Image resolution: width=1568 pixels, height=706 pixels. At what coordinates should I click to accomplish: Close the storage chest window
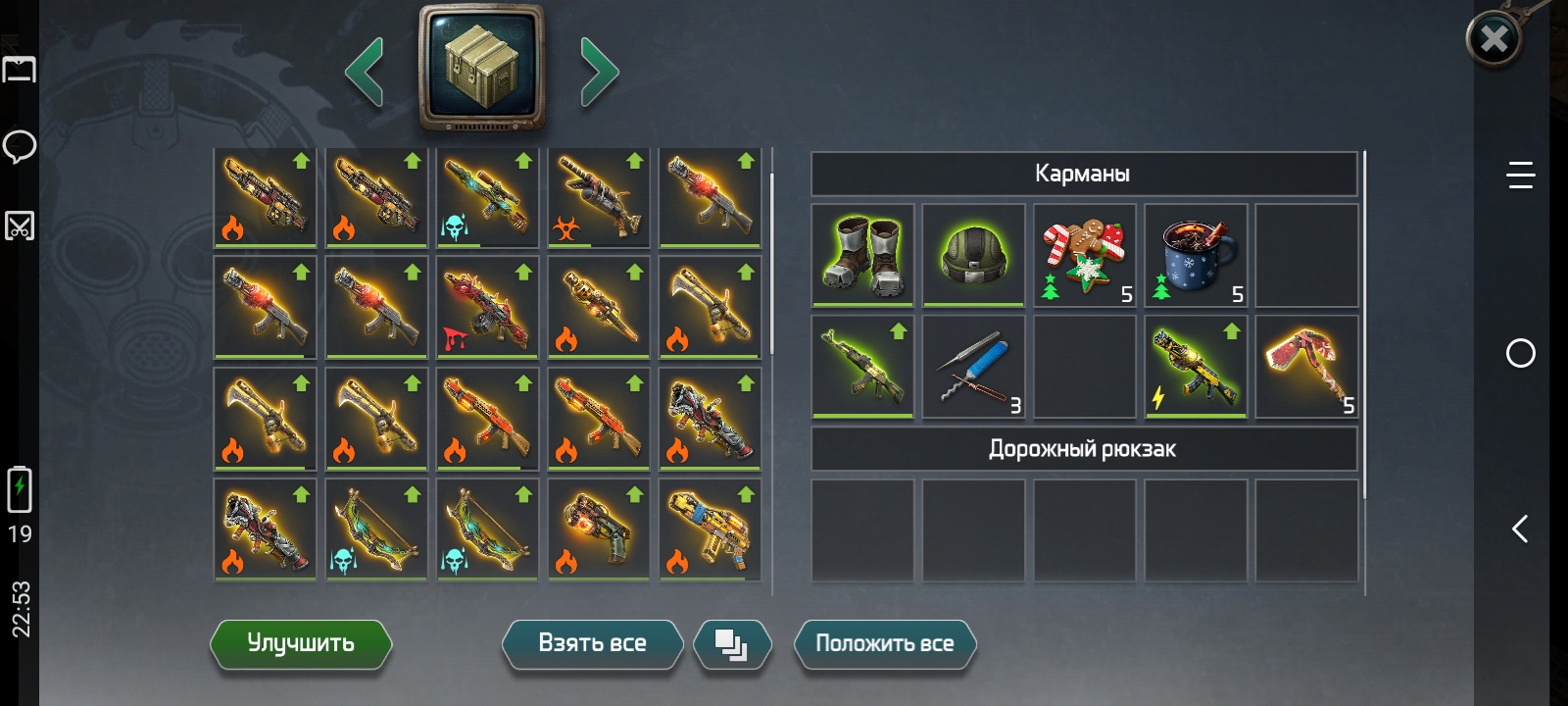[1494, 39]
